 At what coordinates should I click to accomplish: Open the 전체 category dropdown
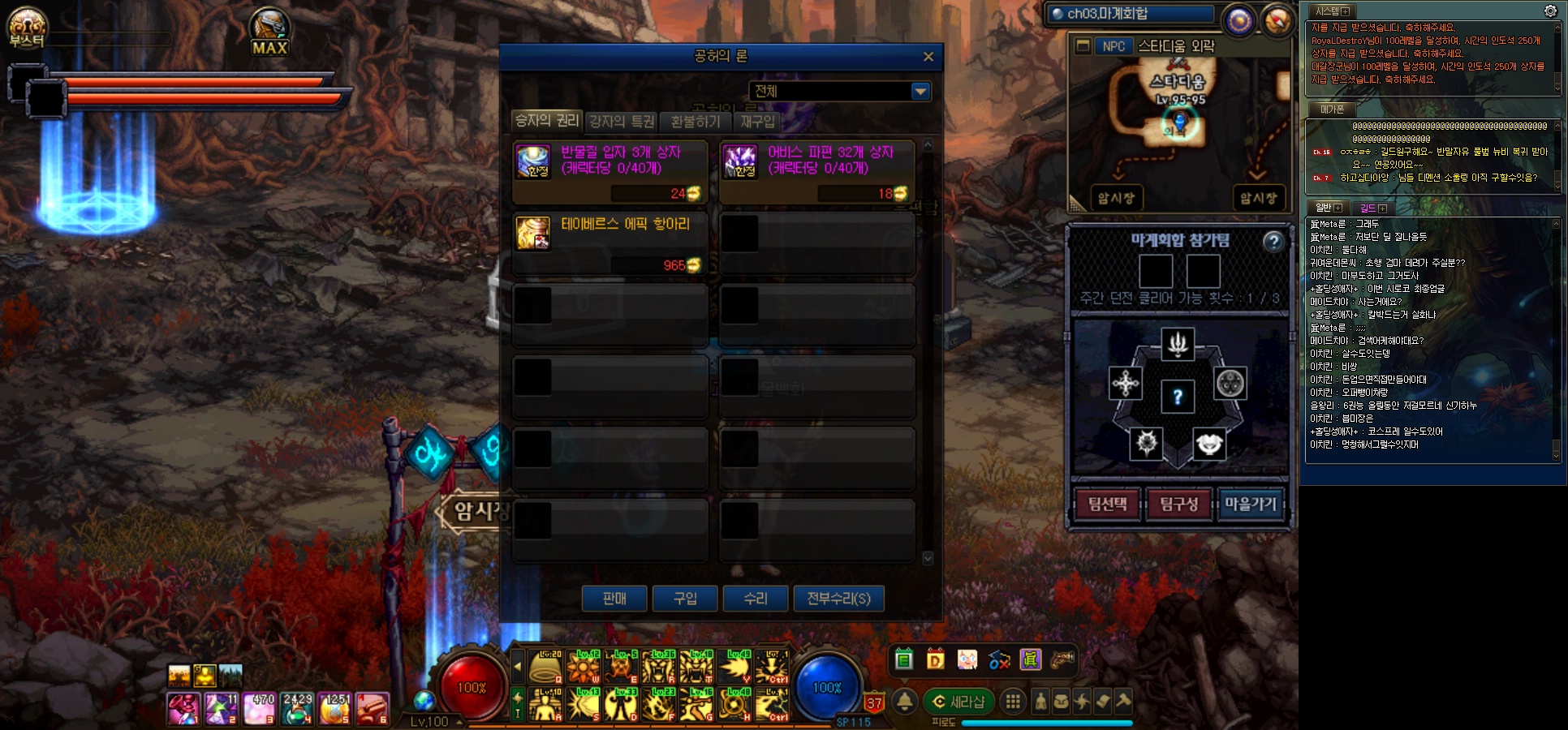point(920,92)
